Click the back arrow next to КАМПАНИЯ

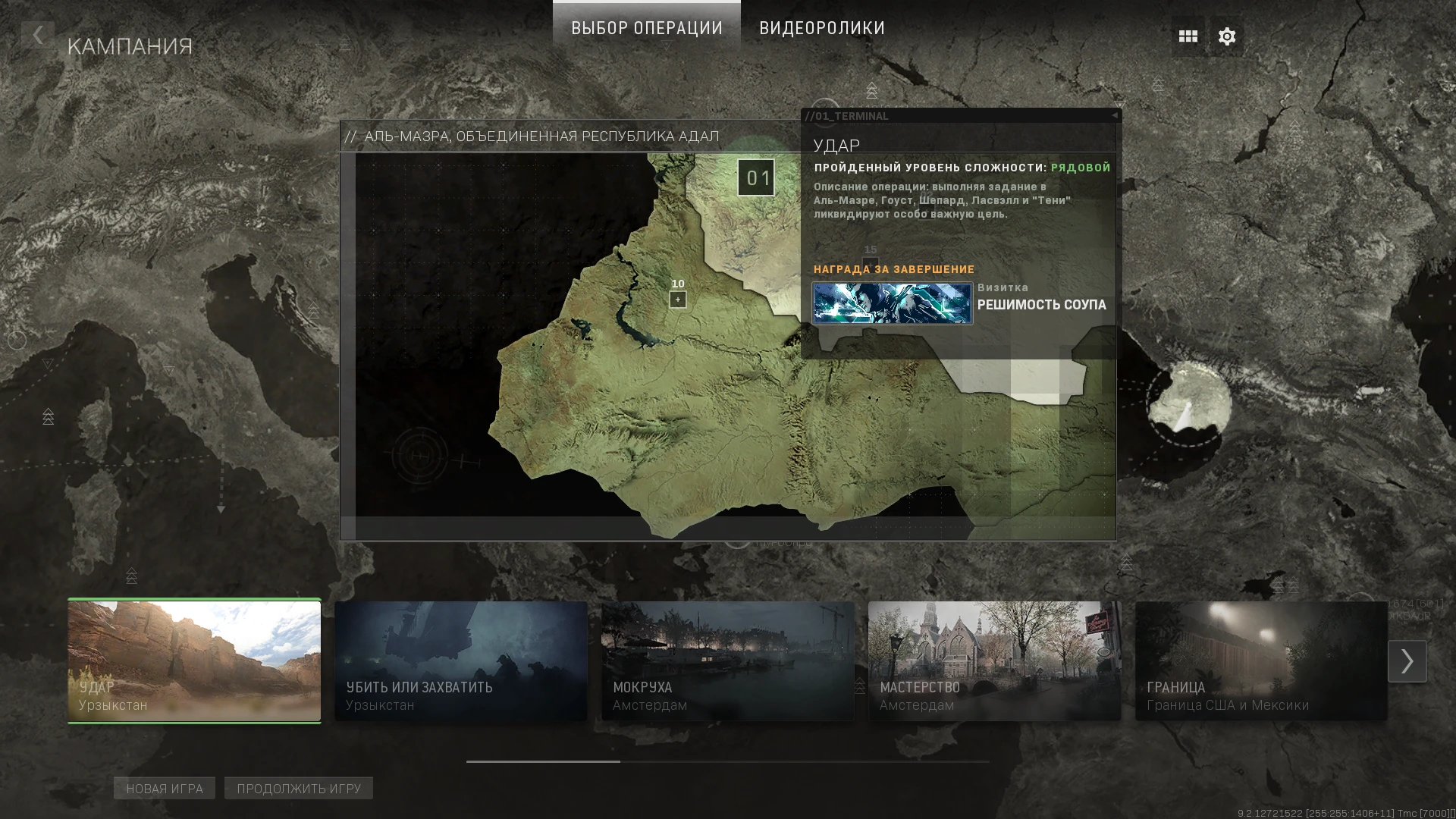(38, 35)
